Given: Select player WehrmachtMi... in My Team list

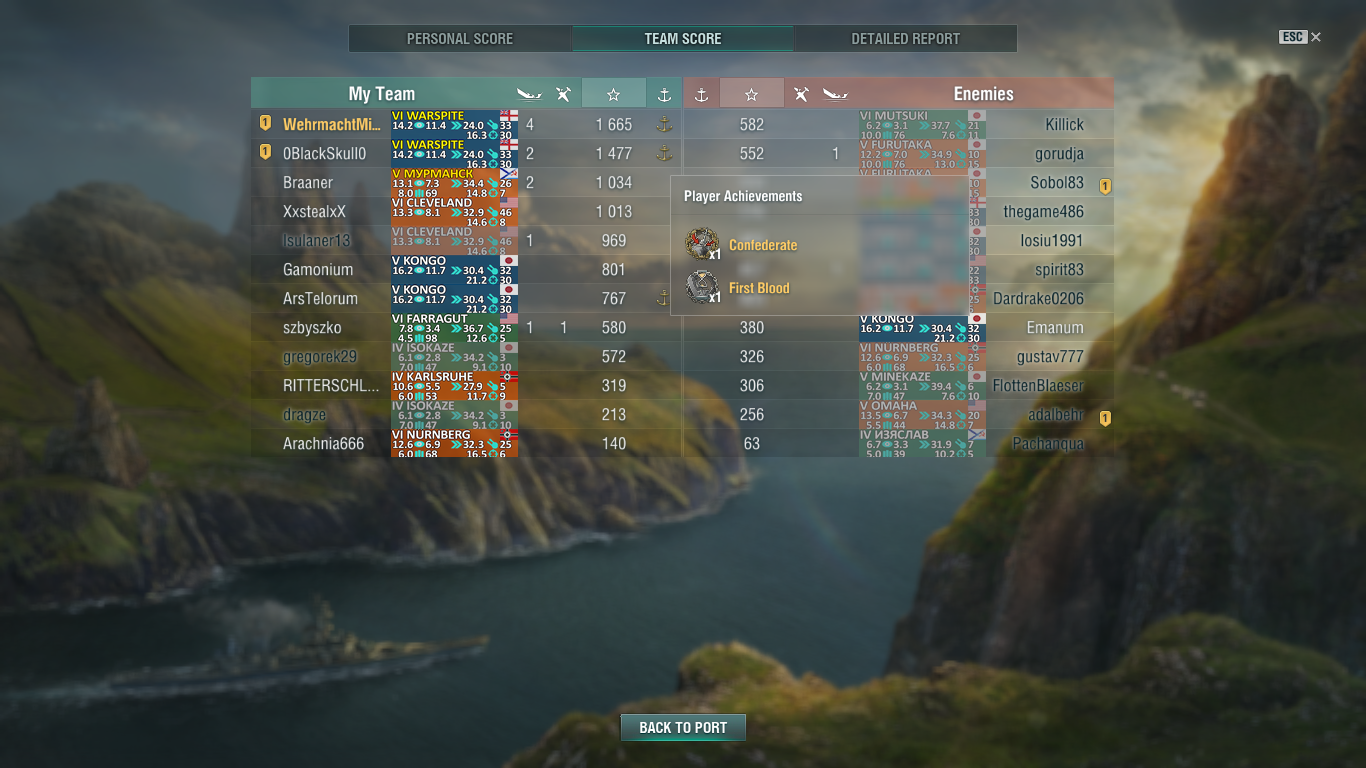Looking at the screenshot, I should click(332, 125).
